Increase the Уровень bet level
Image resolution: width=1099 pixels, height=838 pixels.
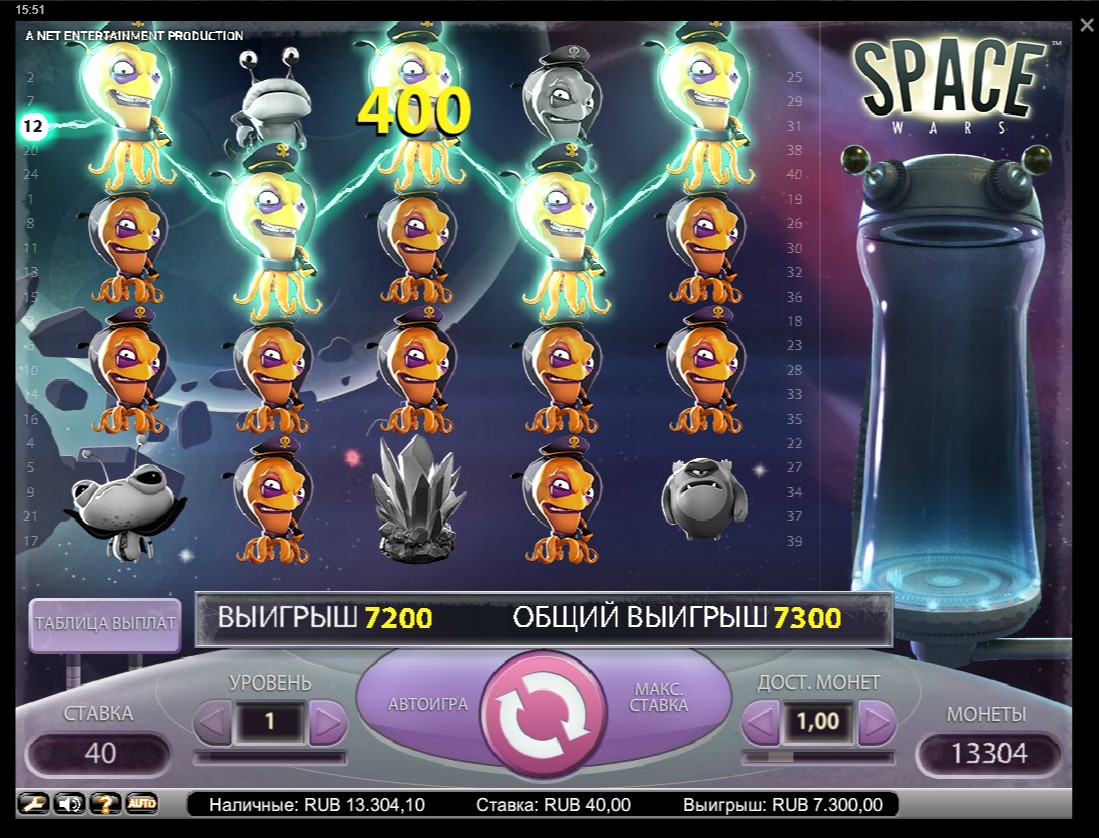click(x=328, y=721)
